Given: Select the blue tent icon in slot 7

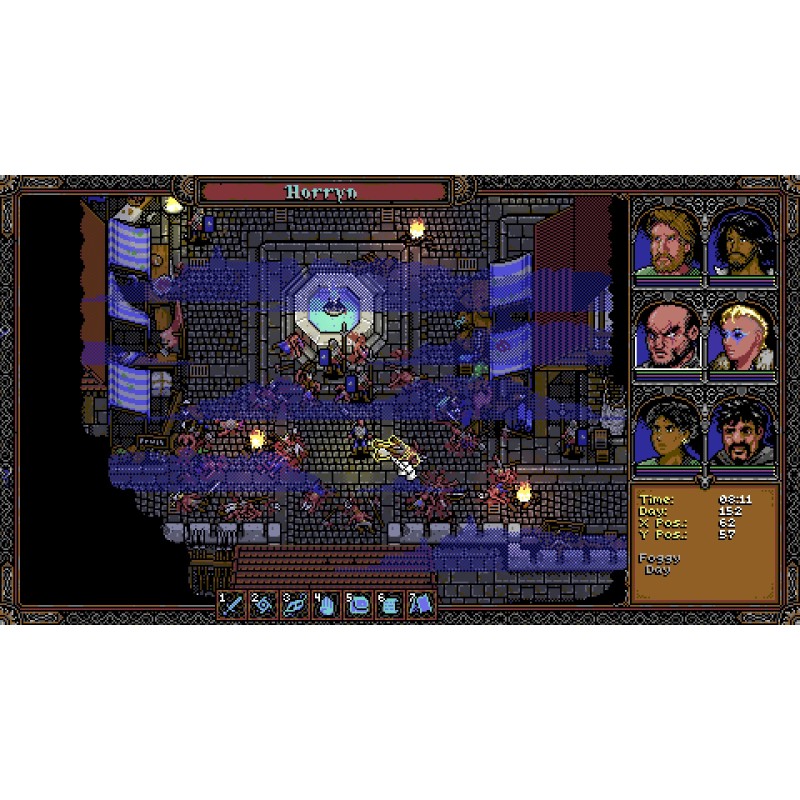Looking at the screenshot, I should [x=420, y=605].
